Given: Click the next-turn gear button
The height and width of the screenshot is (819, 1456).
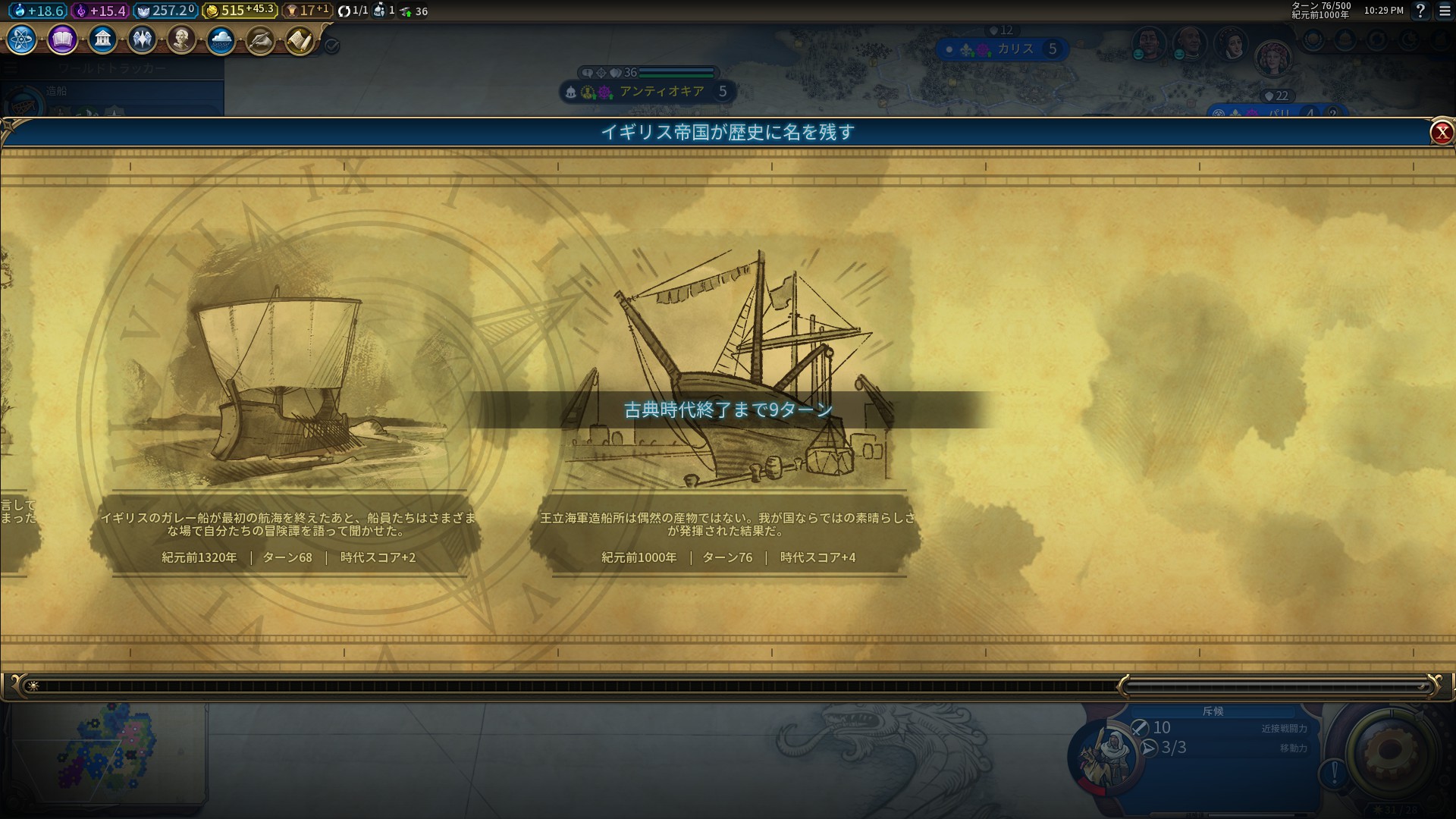Looking at the screenshot, I should point(1390,751).
